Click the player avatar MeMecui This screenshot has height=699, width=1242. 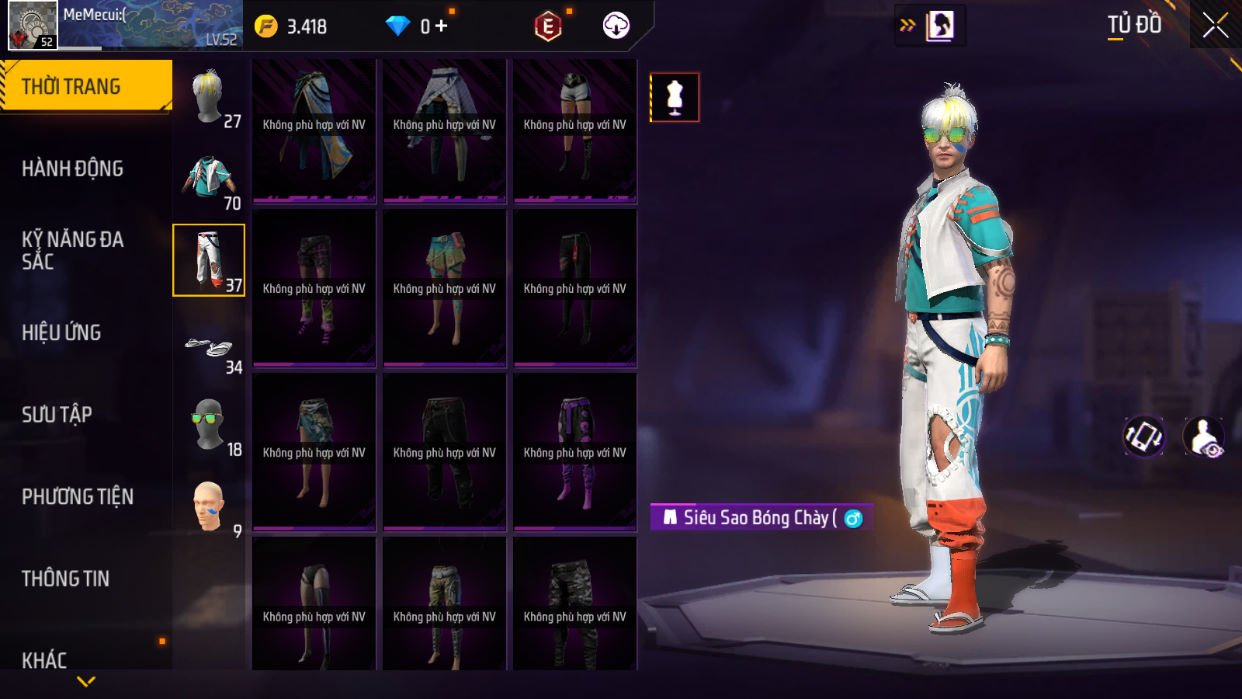[x=33, y=25]
